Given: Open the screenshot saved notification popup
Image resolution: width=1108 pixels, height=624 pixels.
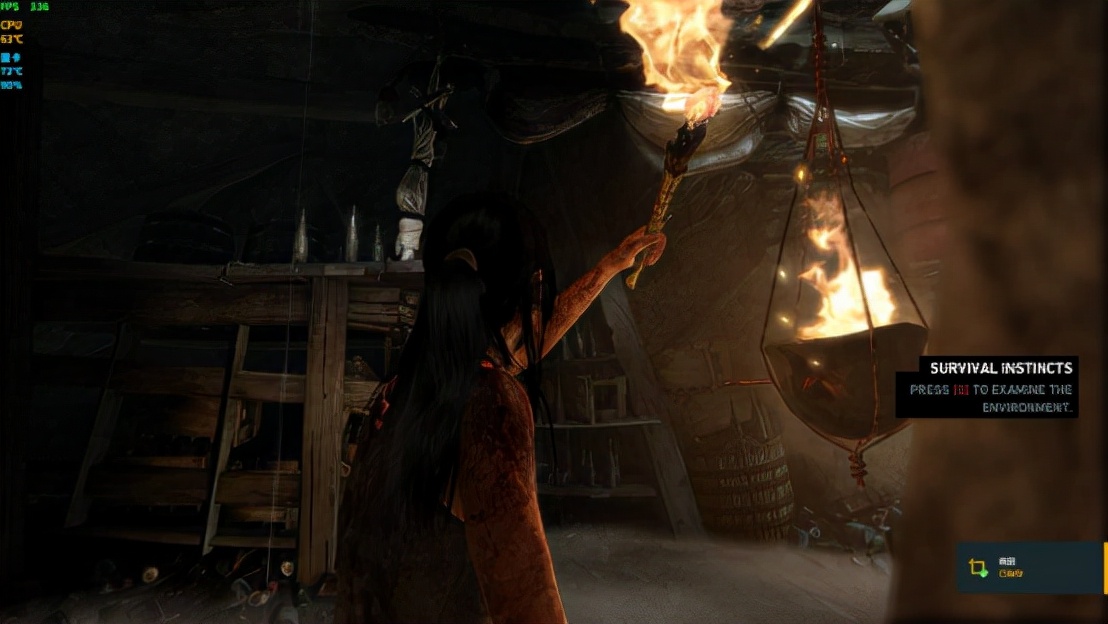Looking at the screenshot, I should 1030,568.
